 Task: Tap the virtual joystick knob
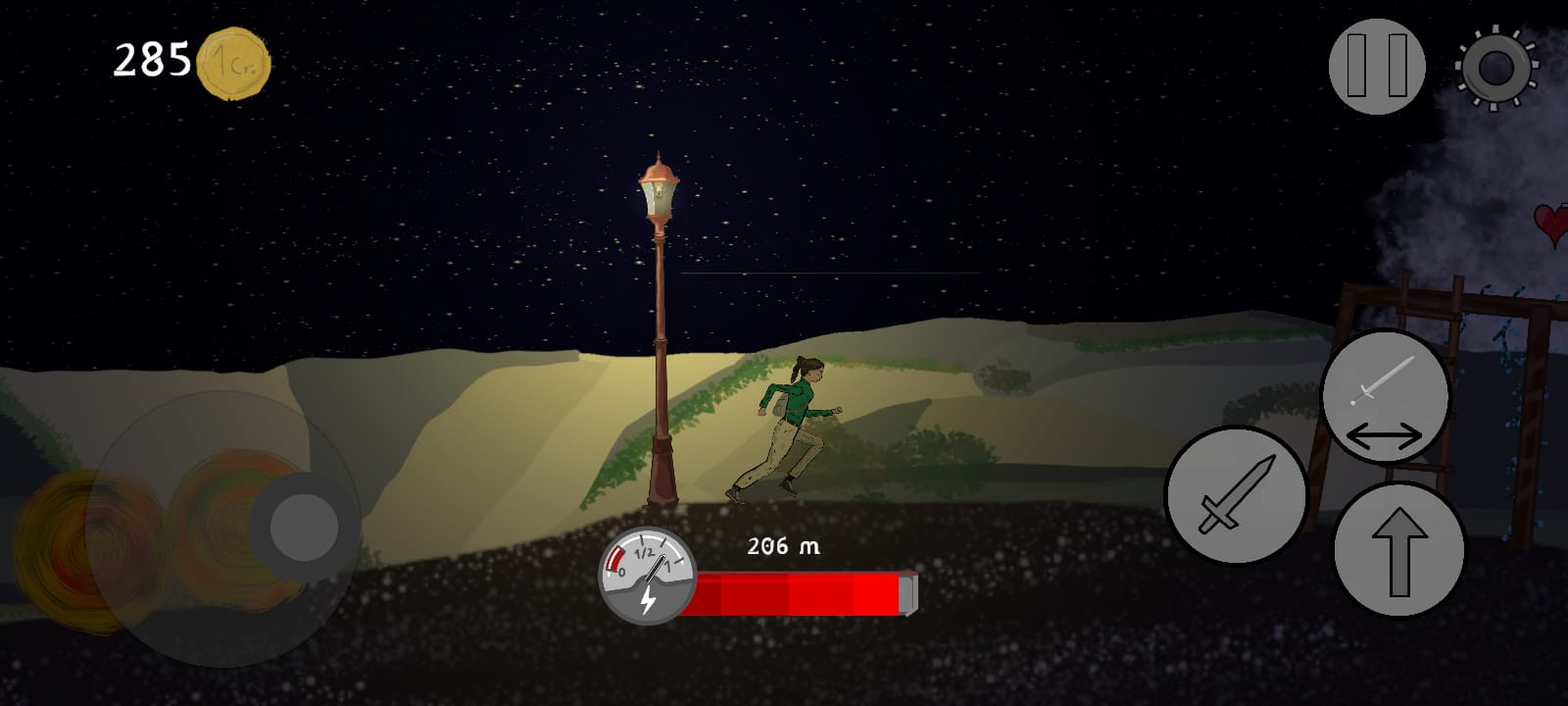coord(303,527)
